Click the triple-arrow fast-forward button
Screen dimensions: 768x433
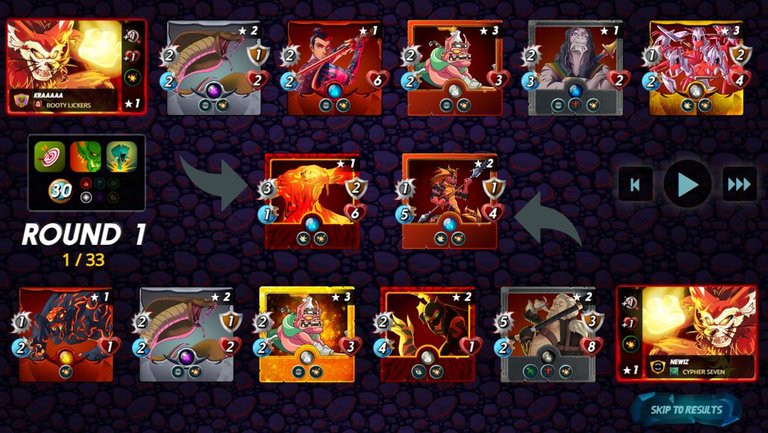[739, 184]
